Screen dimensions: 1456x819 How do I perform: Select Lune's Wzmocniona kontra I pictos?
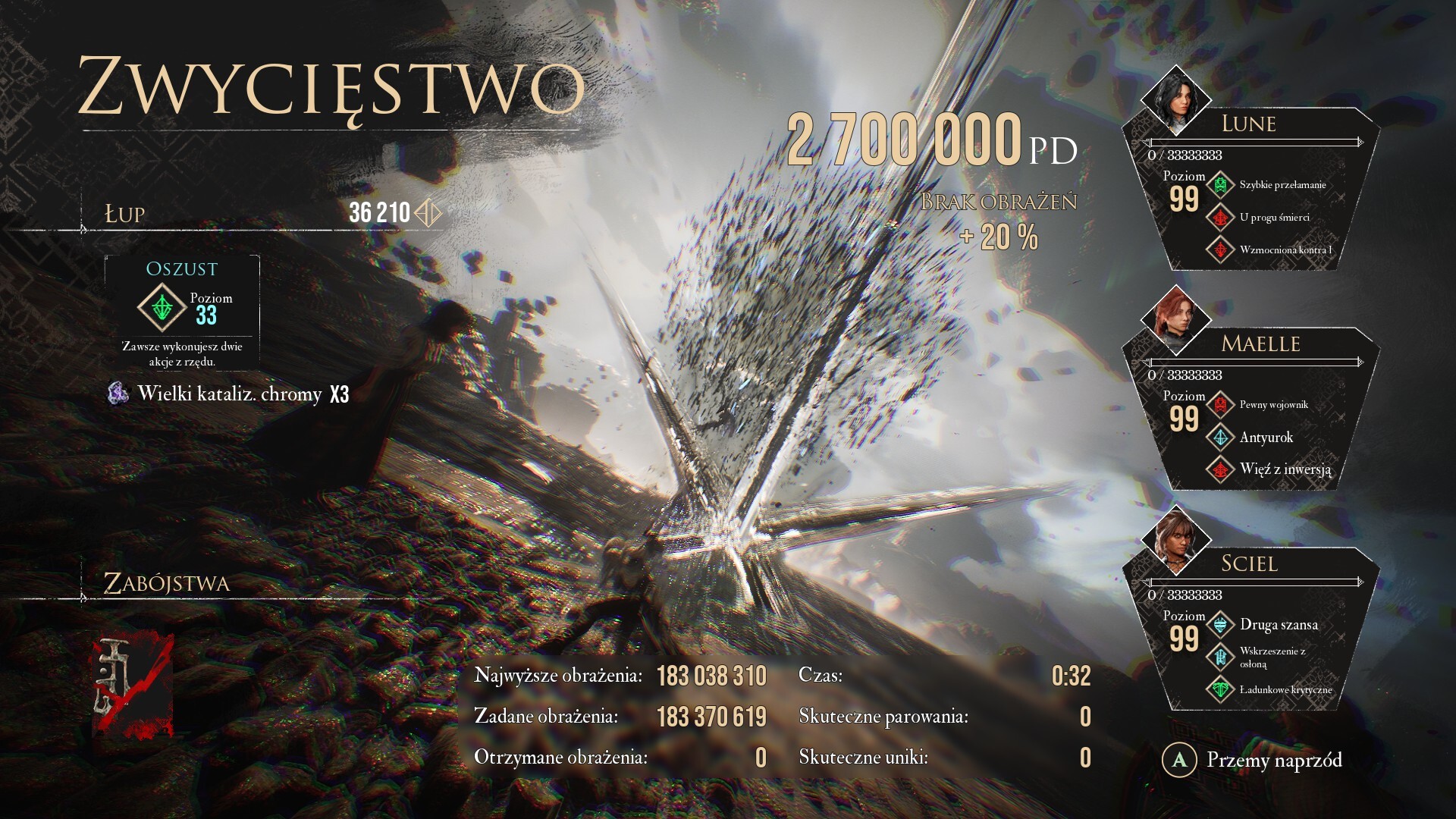click(x=1220, y=249)
